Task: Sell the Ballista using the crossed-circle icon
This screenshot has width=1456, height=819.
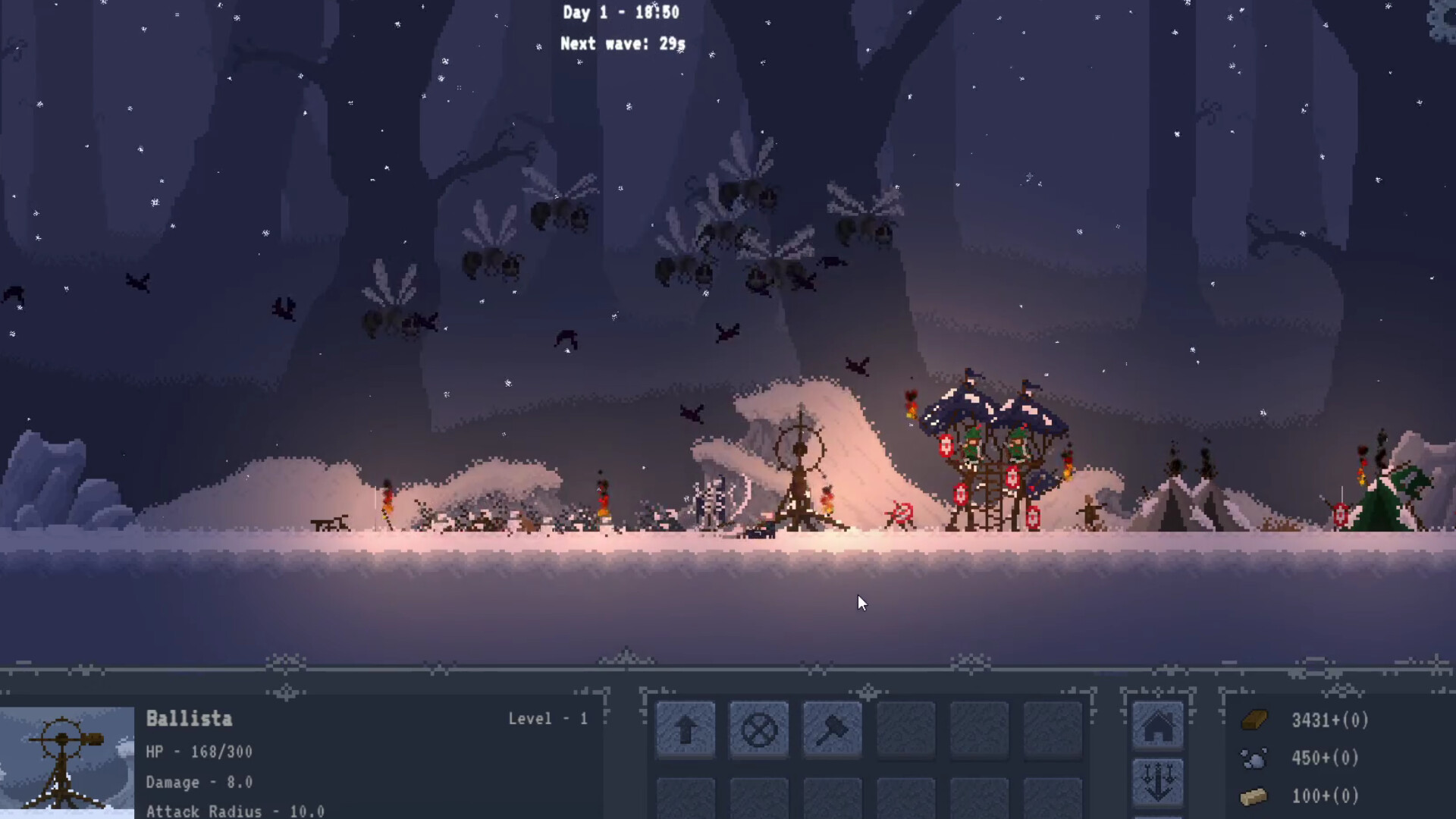Action: pos(758,730)
